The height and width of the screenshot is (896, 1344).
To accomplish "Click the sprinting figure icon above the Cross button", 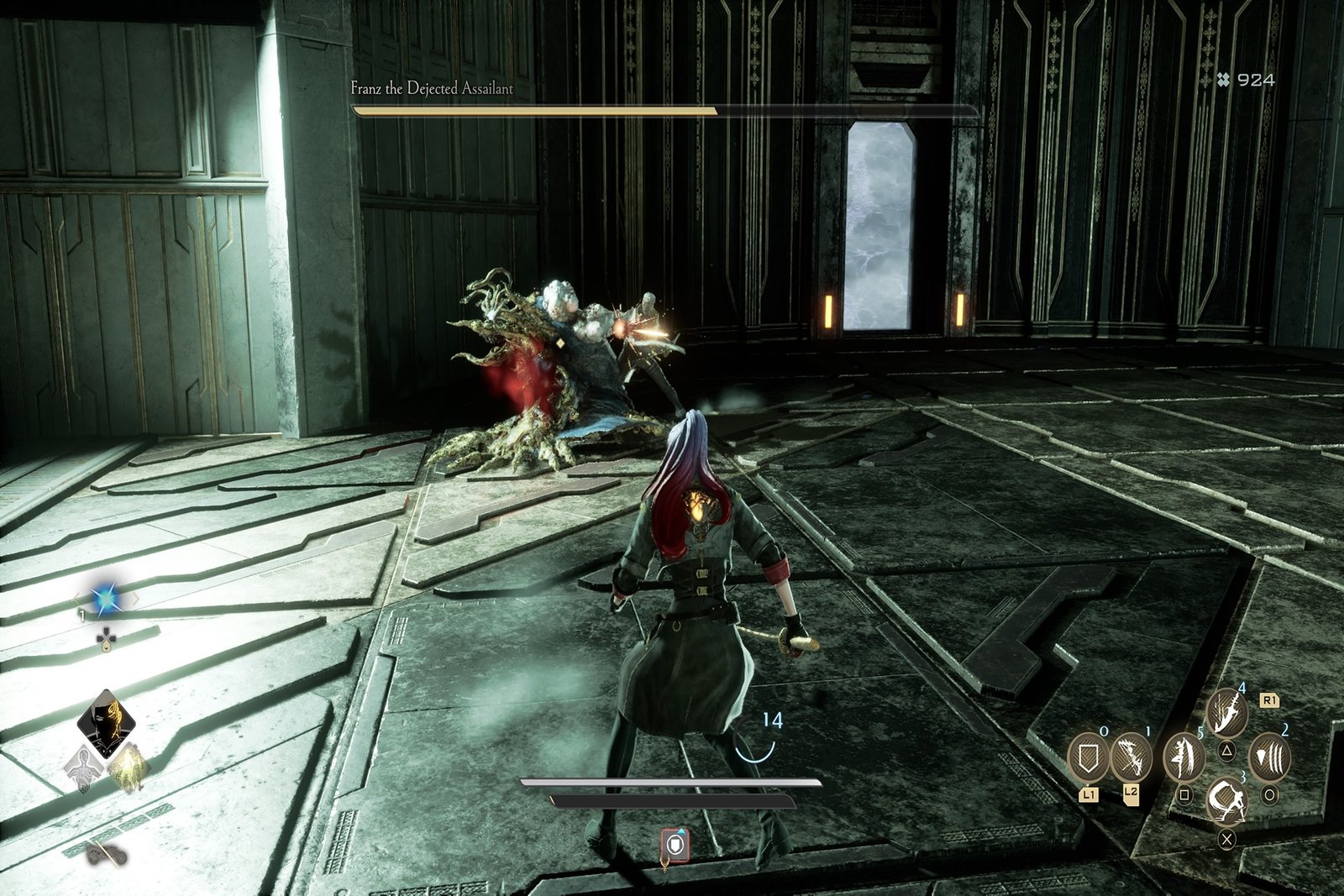I will click(x=1228, y=802).
